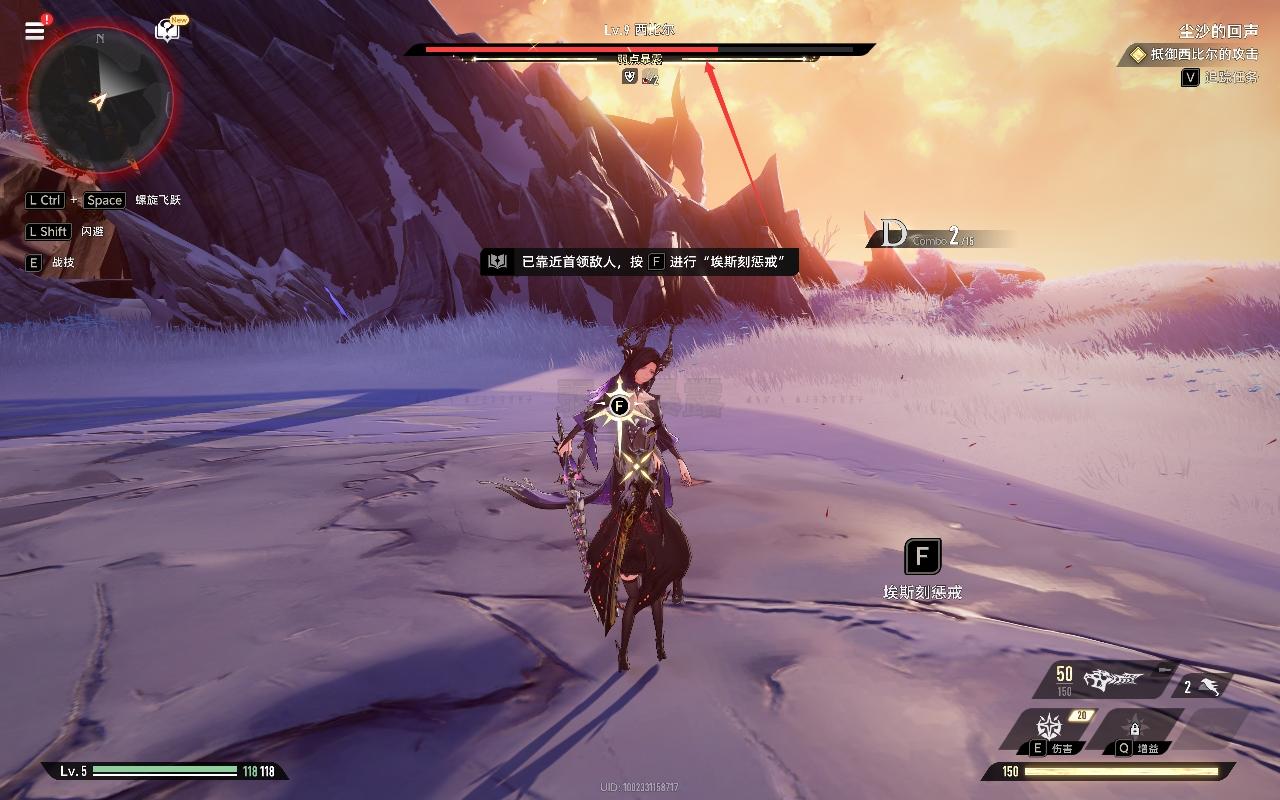Open the hamburger main menu
This screenshot has height=800, width=1280.
pyautogui.click(x=35, y=31)
